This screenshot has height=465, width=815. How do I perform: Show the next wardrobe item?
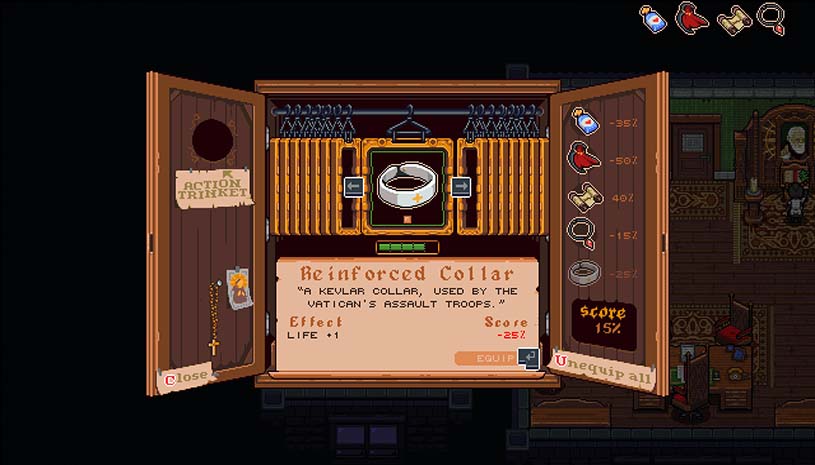coord(460,186)
